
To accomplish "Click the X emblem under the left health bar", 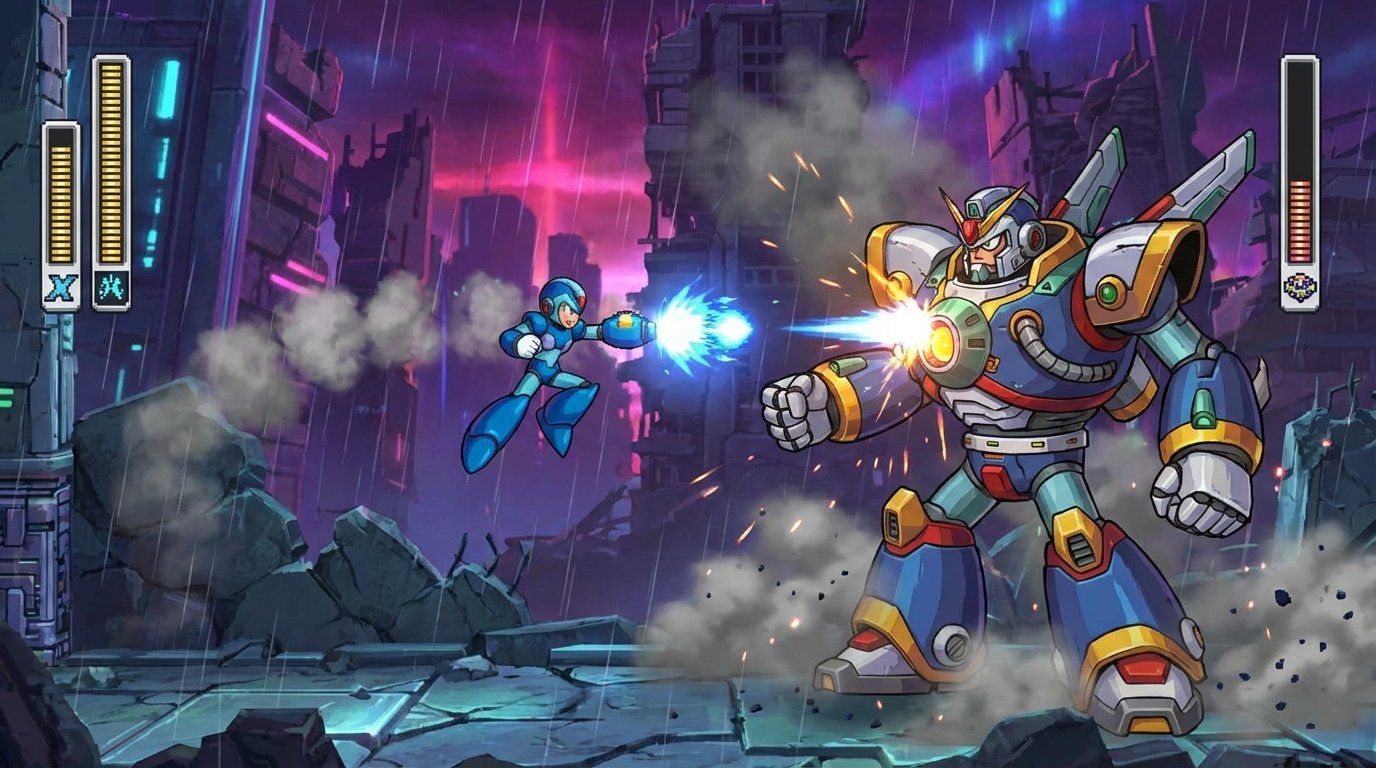I will pyautogui.click(x=60, y=285).
